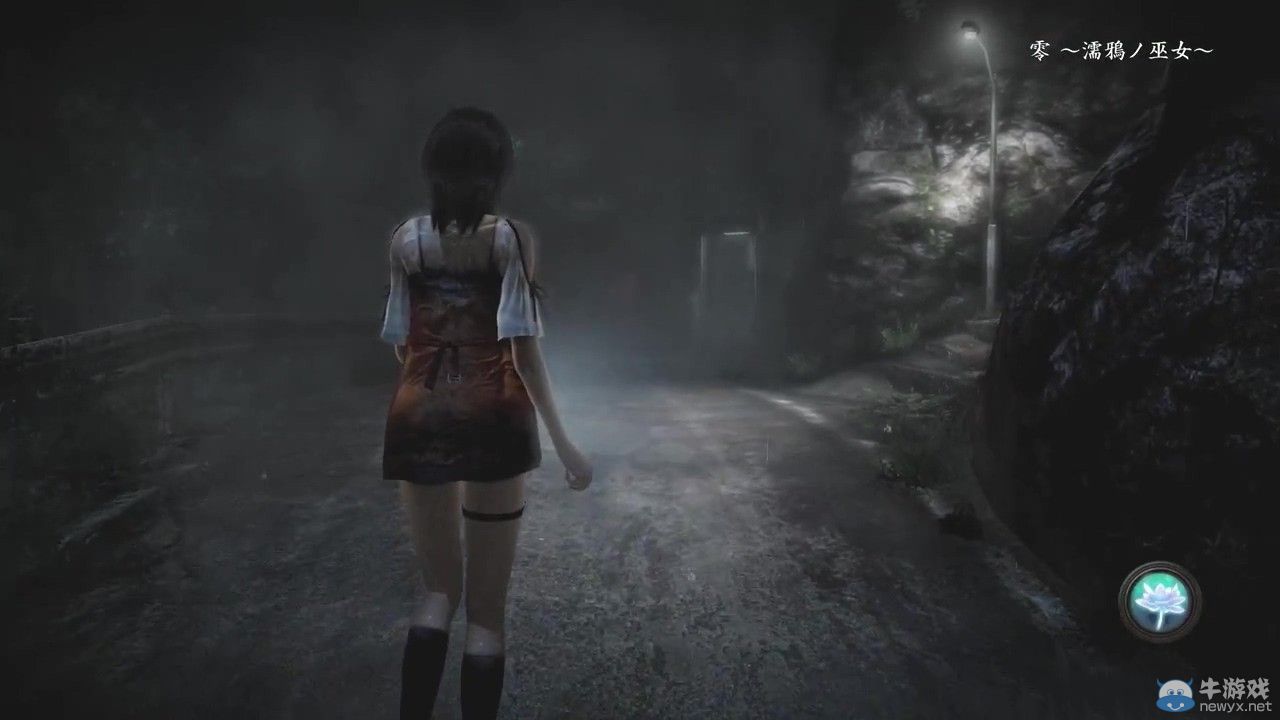Click the tilde symbol before 濡鴉
This screenshot has height=720, width=1280.
1069,49
